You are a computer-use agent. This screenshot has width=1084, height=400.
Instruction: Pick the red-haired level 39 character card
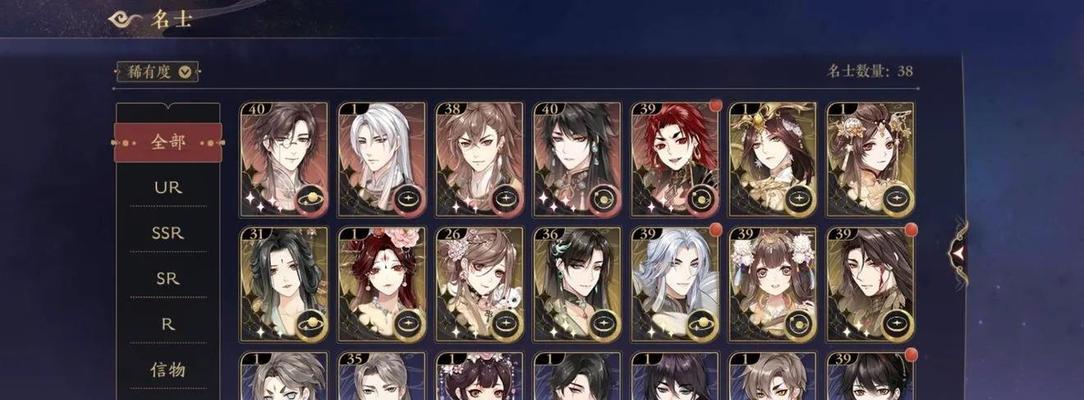pos(675,159)
